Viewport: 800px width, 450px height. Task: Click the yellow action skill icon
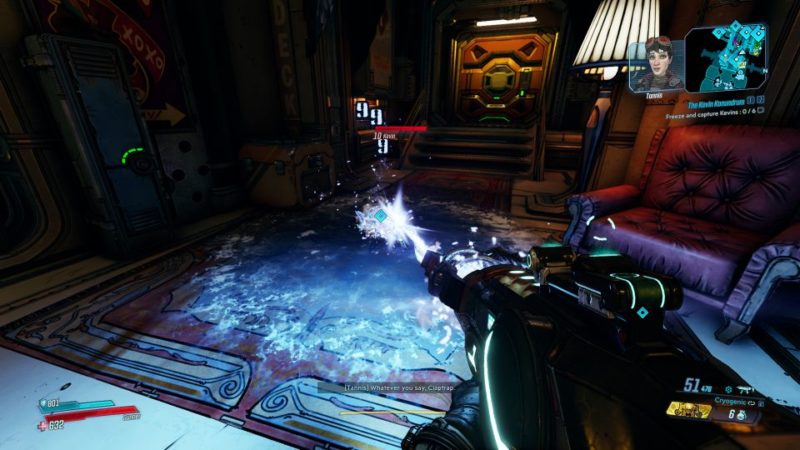coord(689,411)
